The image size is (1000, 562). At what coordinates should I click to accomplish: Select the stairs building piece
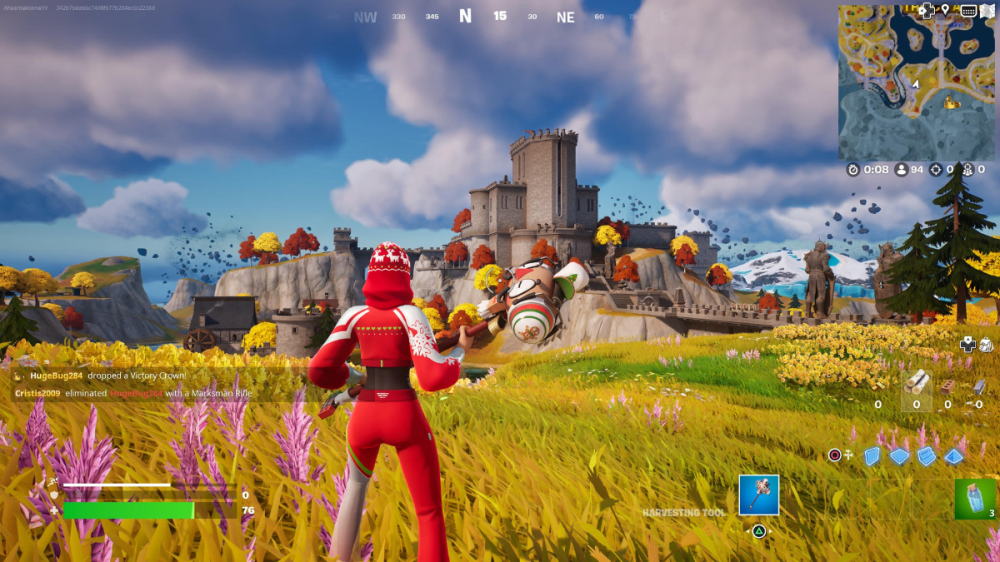(926, 456)
